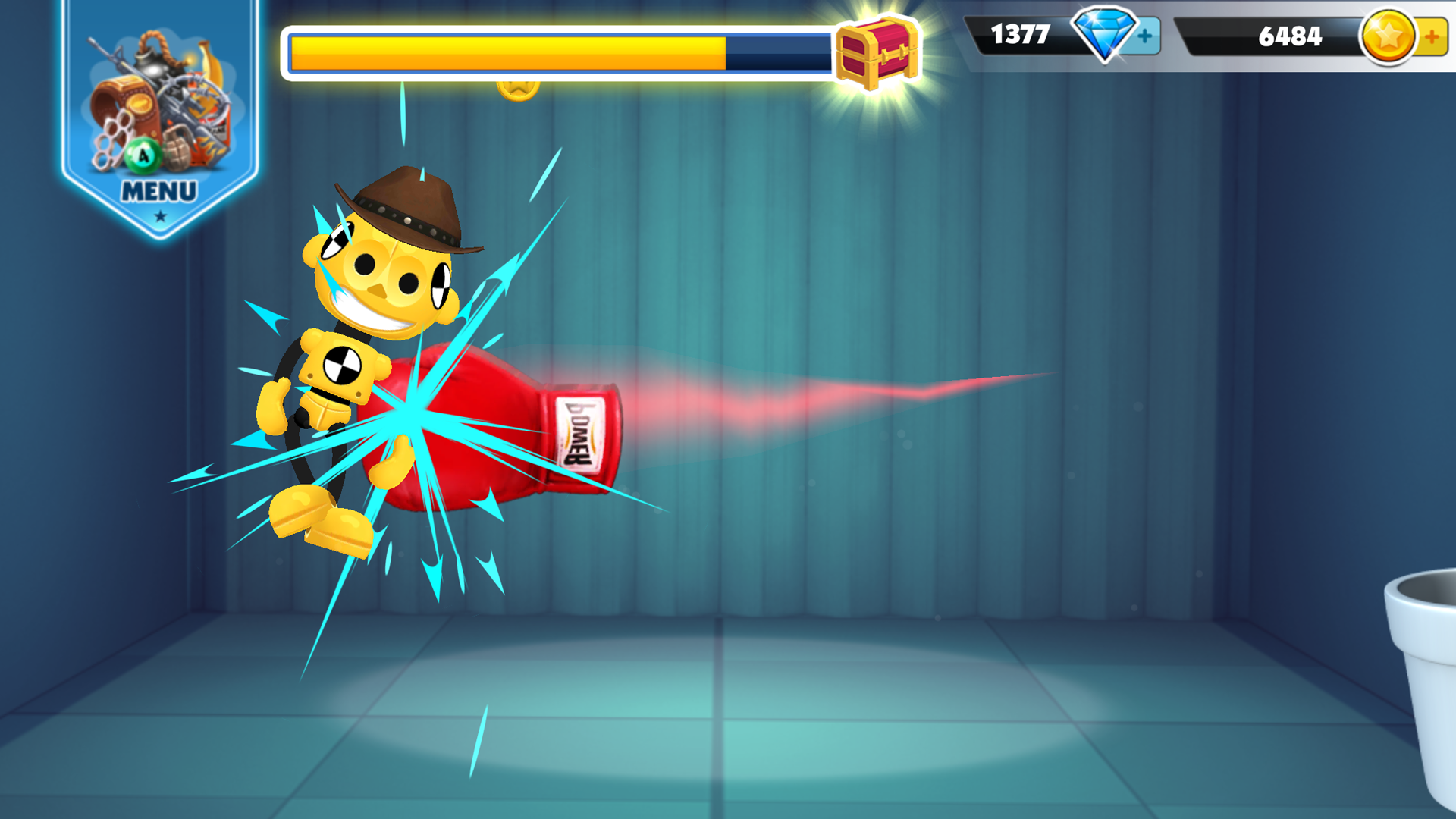Click the coin balance showing 6484
The image size is (1456, 819).
1289,34
